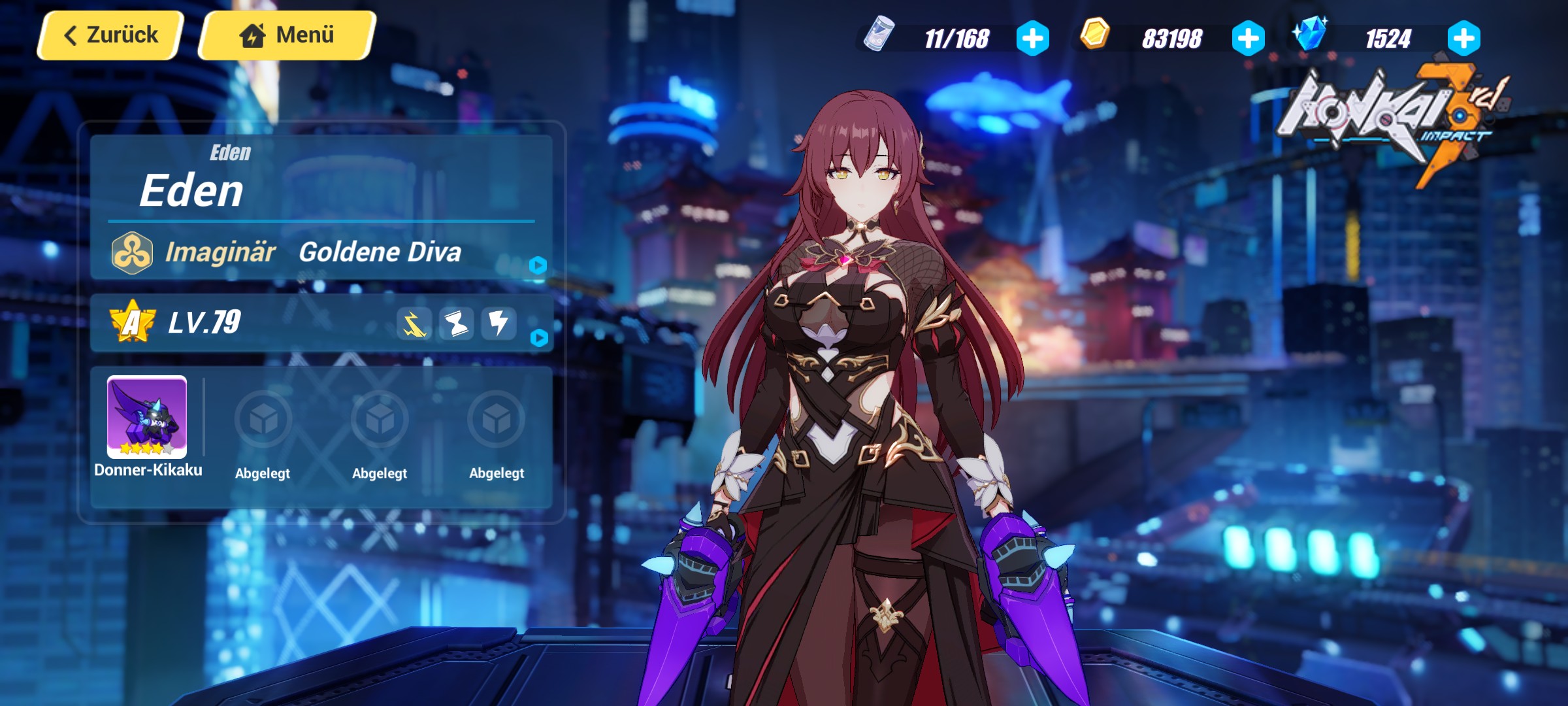Go back with the Zurück button
This screenshot has height=706, width=1568.
click(108, 34)
